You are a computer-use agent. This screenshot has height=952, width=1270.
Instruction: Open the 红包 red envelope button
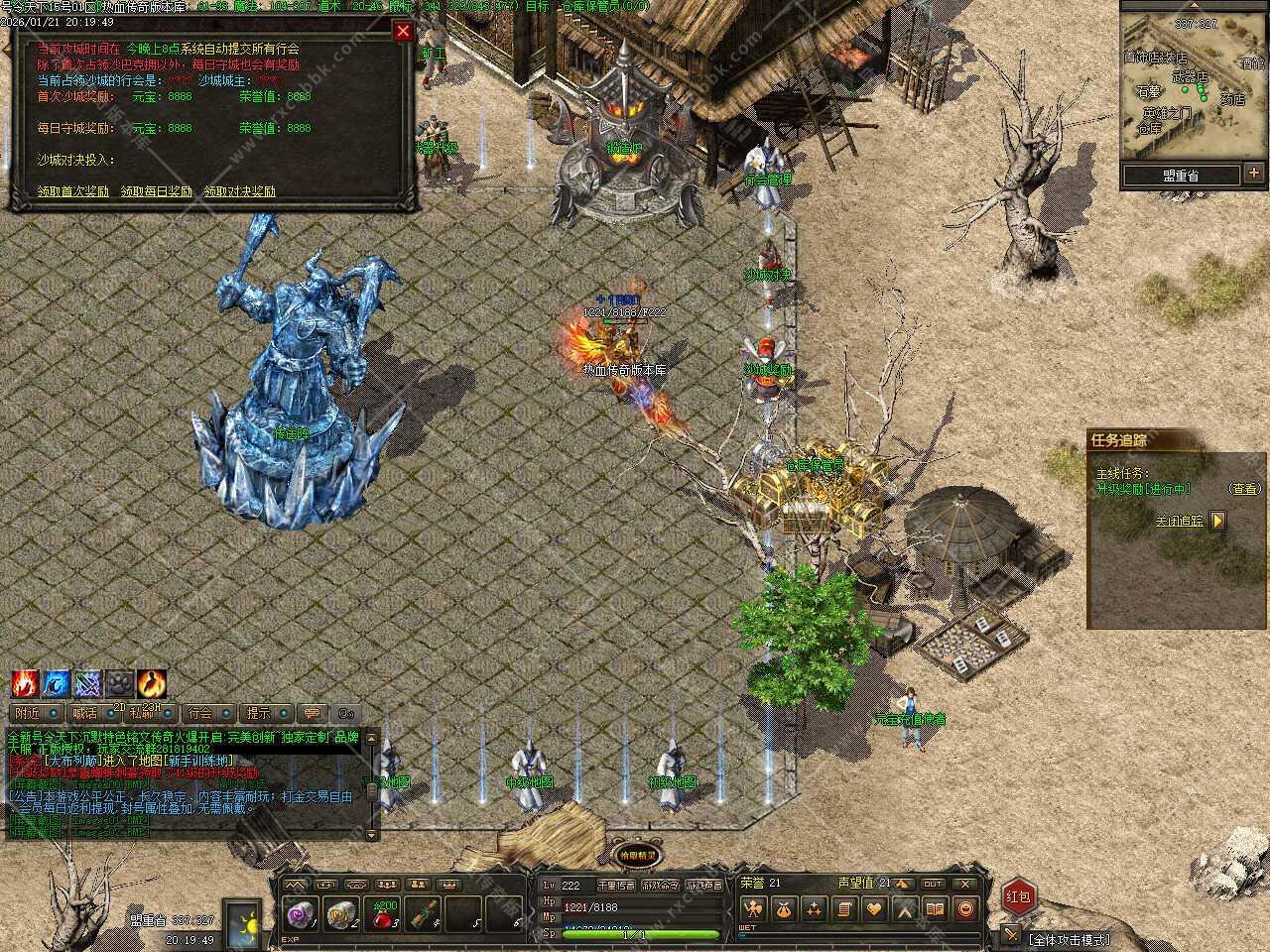[1019, 897]
